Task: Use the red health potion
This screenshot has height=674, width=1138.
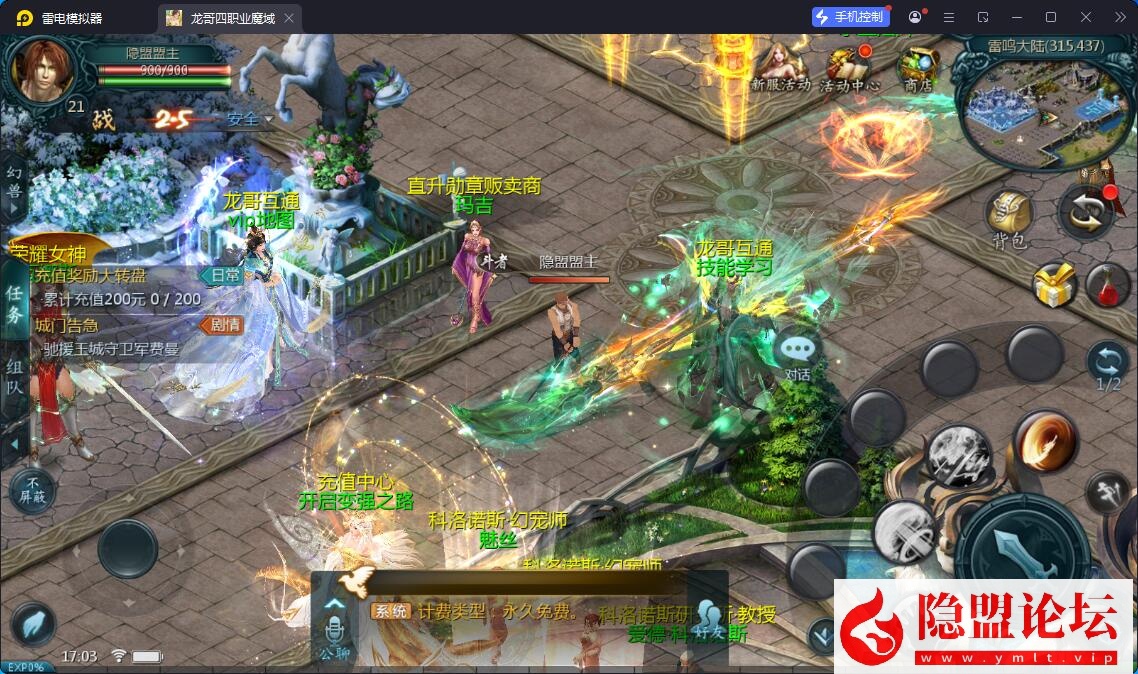Action: [x=1107, y=285]
